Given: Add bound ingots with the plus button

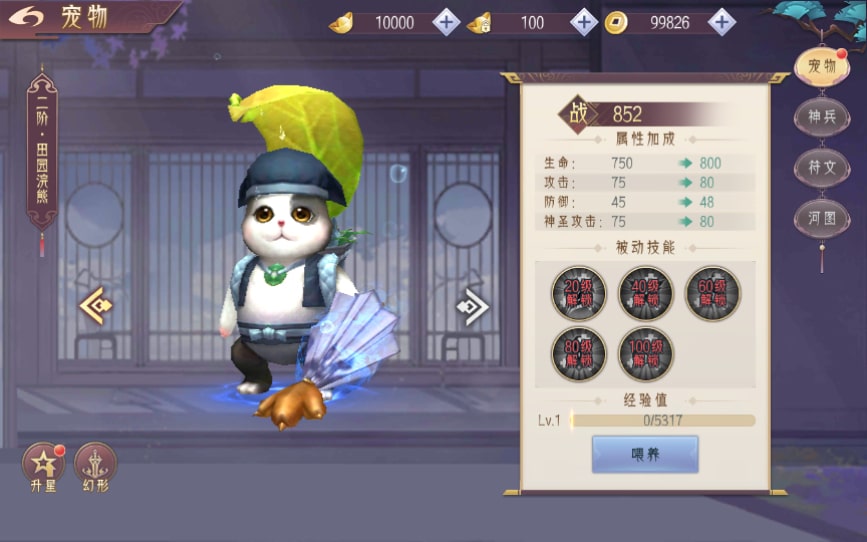Looking at the screenshot, I should click(583, 22).
